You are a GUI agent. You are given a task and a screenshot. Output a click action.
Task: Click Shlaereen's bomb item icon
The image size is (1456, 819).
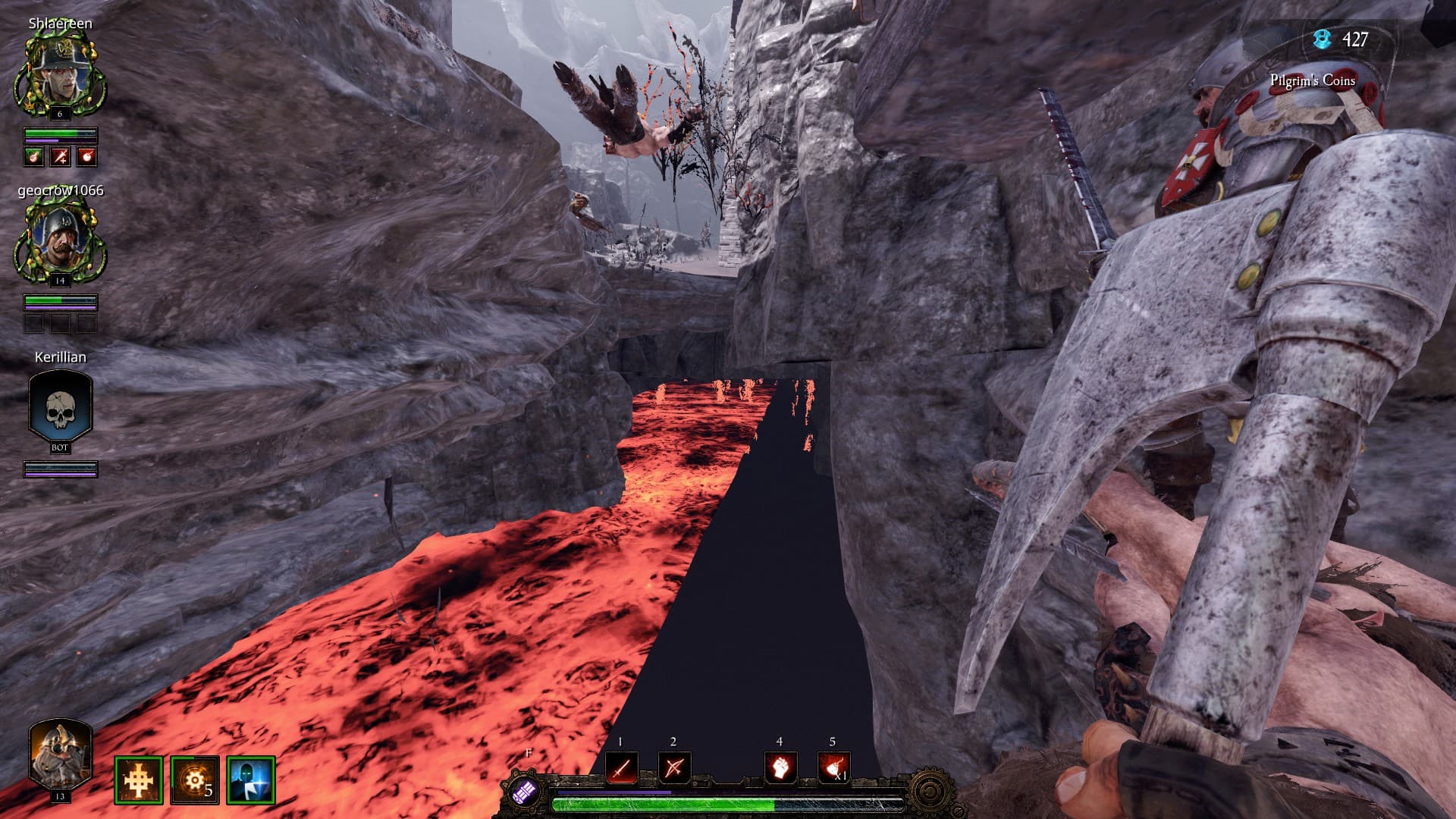(x=86, y=156)
